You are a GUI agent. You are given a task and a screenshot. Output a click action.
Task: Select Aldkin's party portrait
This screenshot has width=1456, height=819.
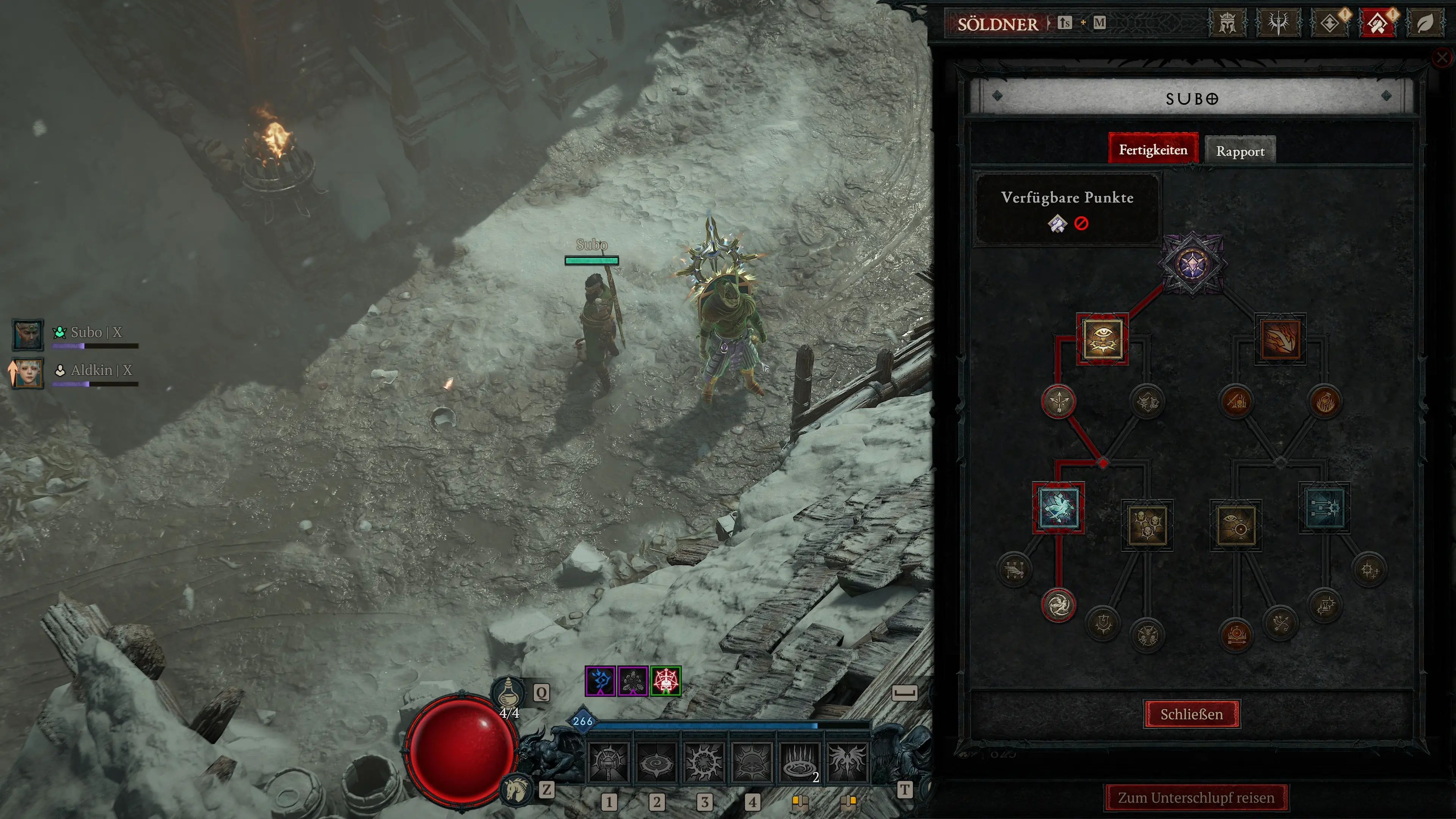click(28, 372)
